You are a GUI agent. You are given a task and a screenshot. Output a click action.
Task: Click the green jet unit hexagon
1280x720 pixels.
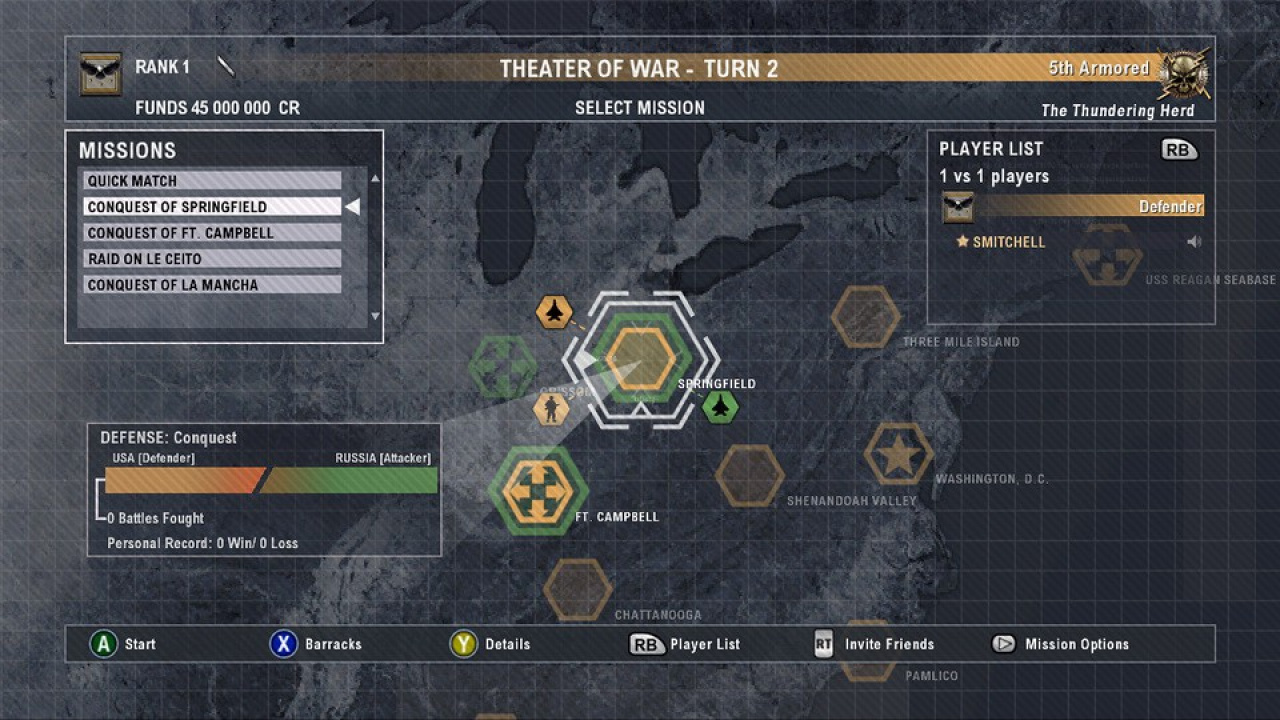(x=720, y=406)
